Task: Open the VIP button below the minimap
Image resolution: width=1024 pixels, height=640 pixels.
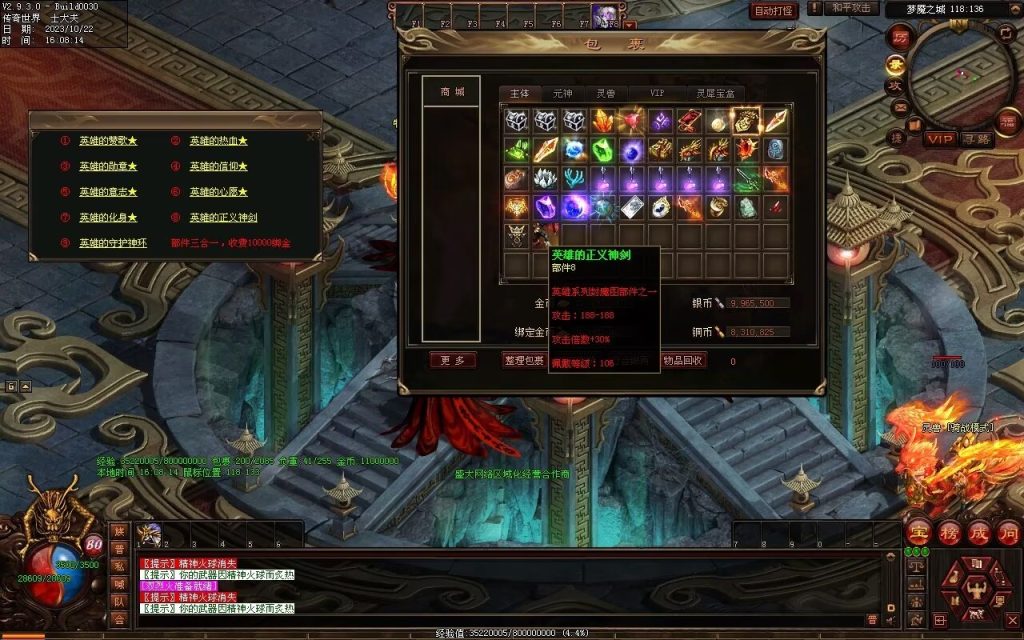Action: click(x=939, y=139)
